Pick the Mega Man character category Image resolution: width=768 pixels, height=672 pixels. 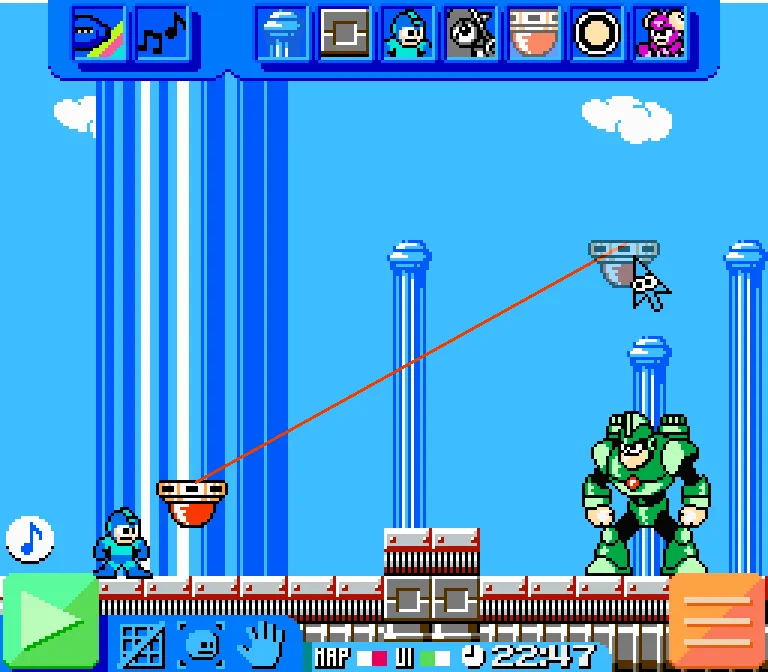pos(407,34)
